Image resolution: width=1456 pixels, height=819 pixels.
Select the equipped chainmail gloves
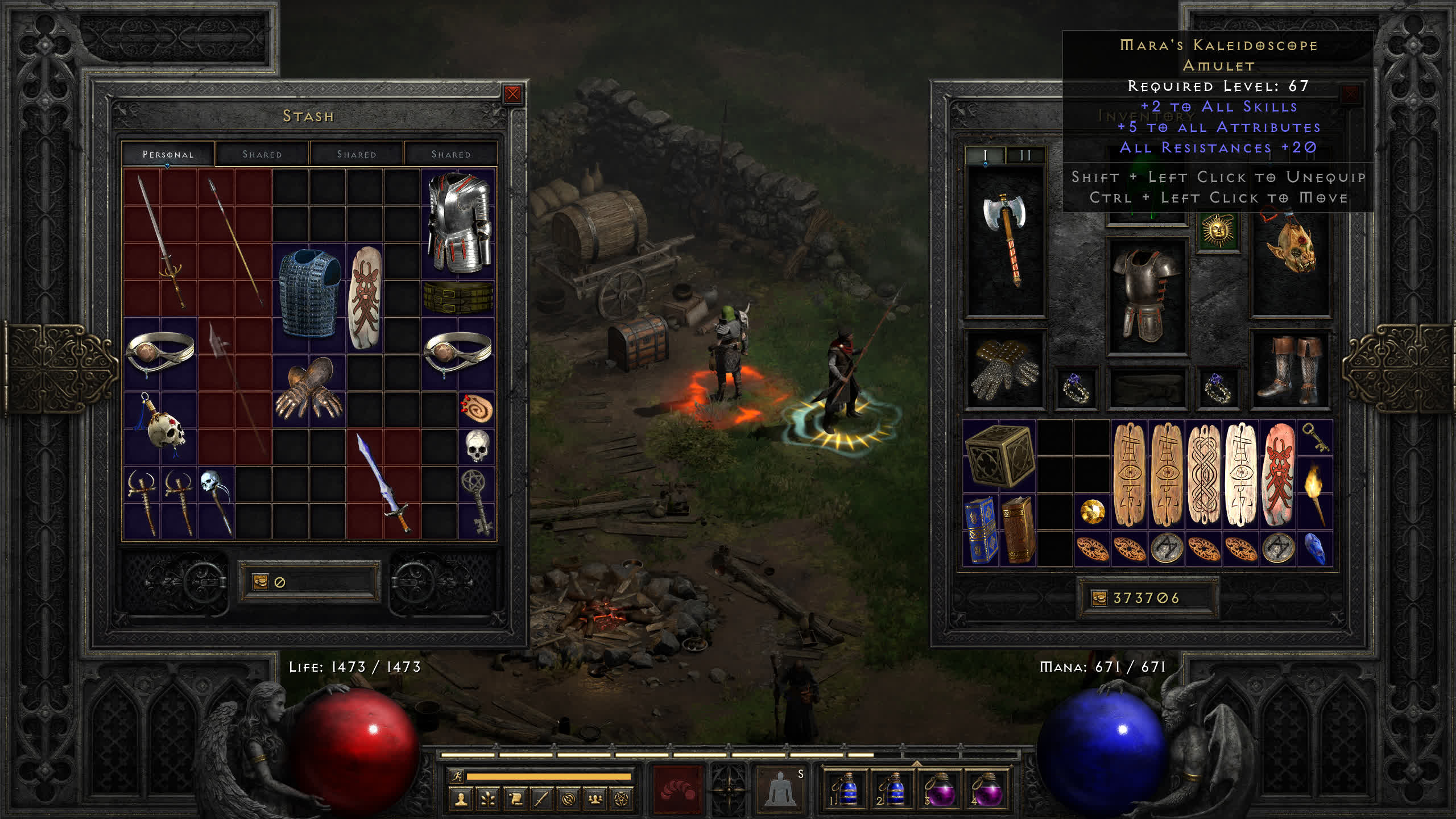(1004, 370)
